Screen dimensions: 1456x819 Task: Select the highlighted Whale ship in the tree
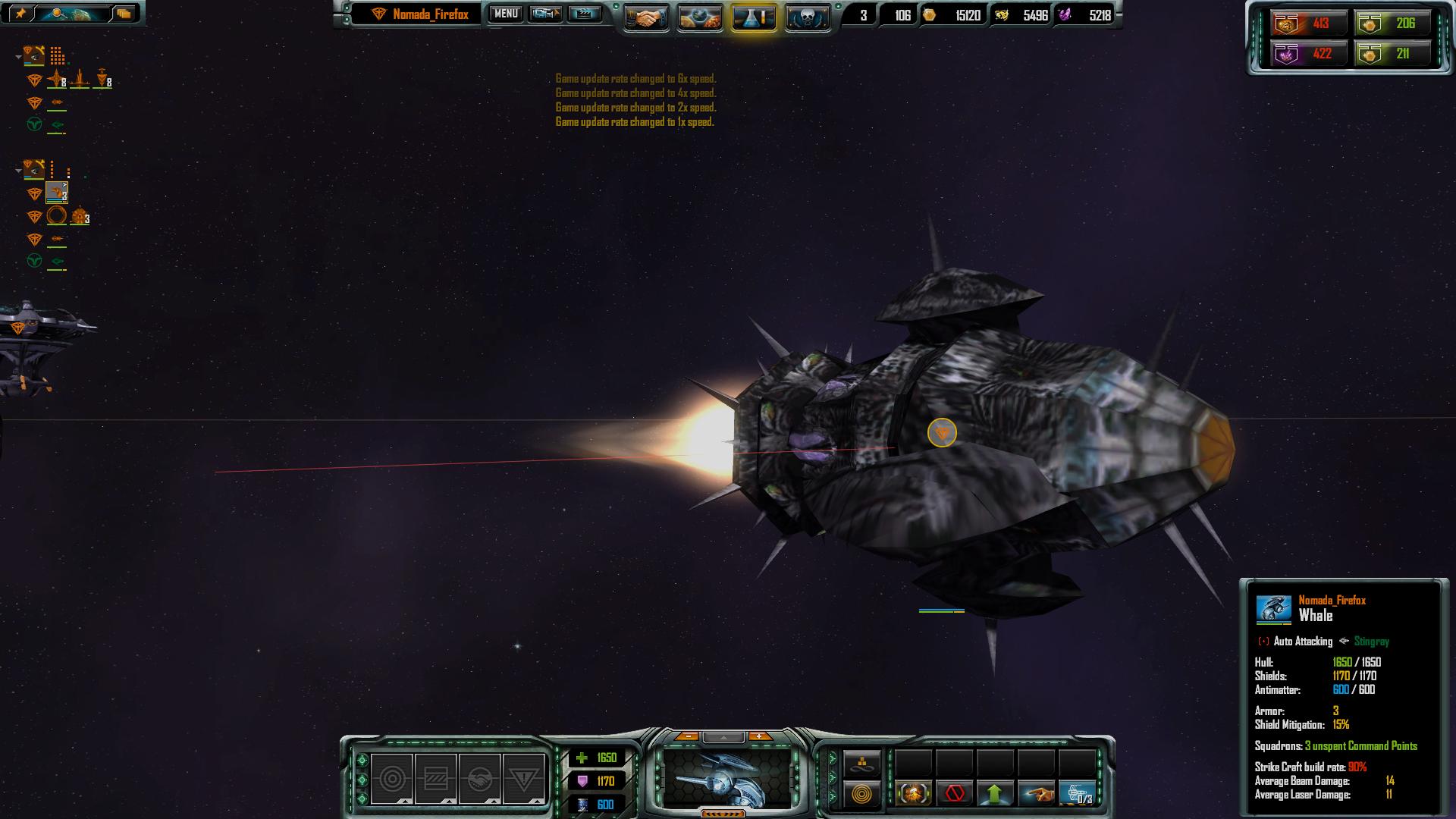pos(57,193)
